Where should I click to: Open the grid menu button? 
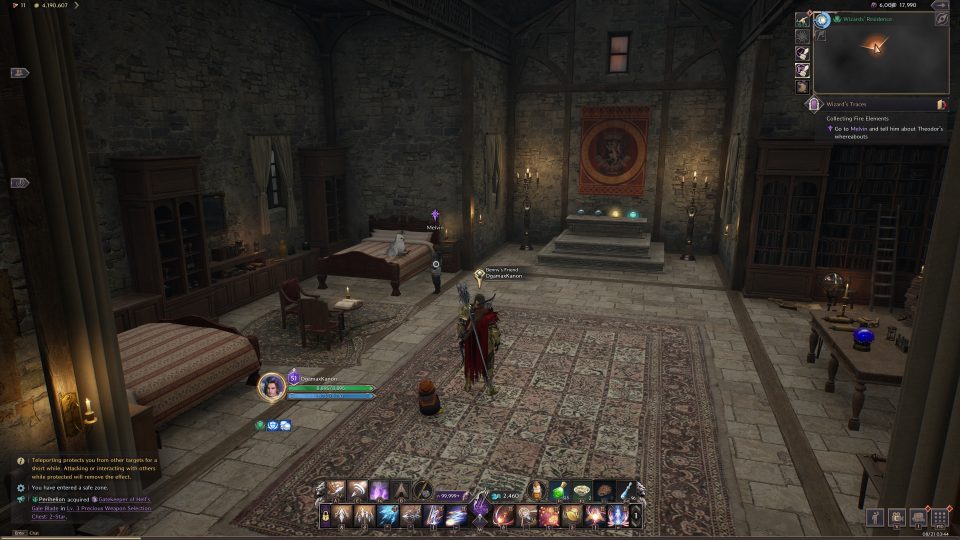coord(938,517)
